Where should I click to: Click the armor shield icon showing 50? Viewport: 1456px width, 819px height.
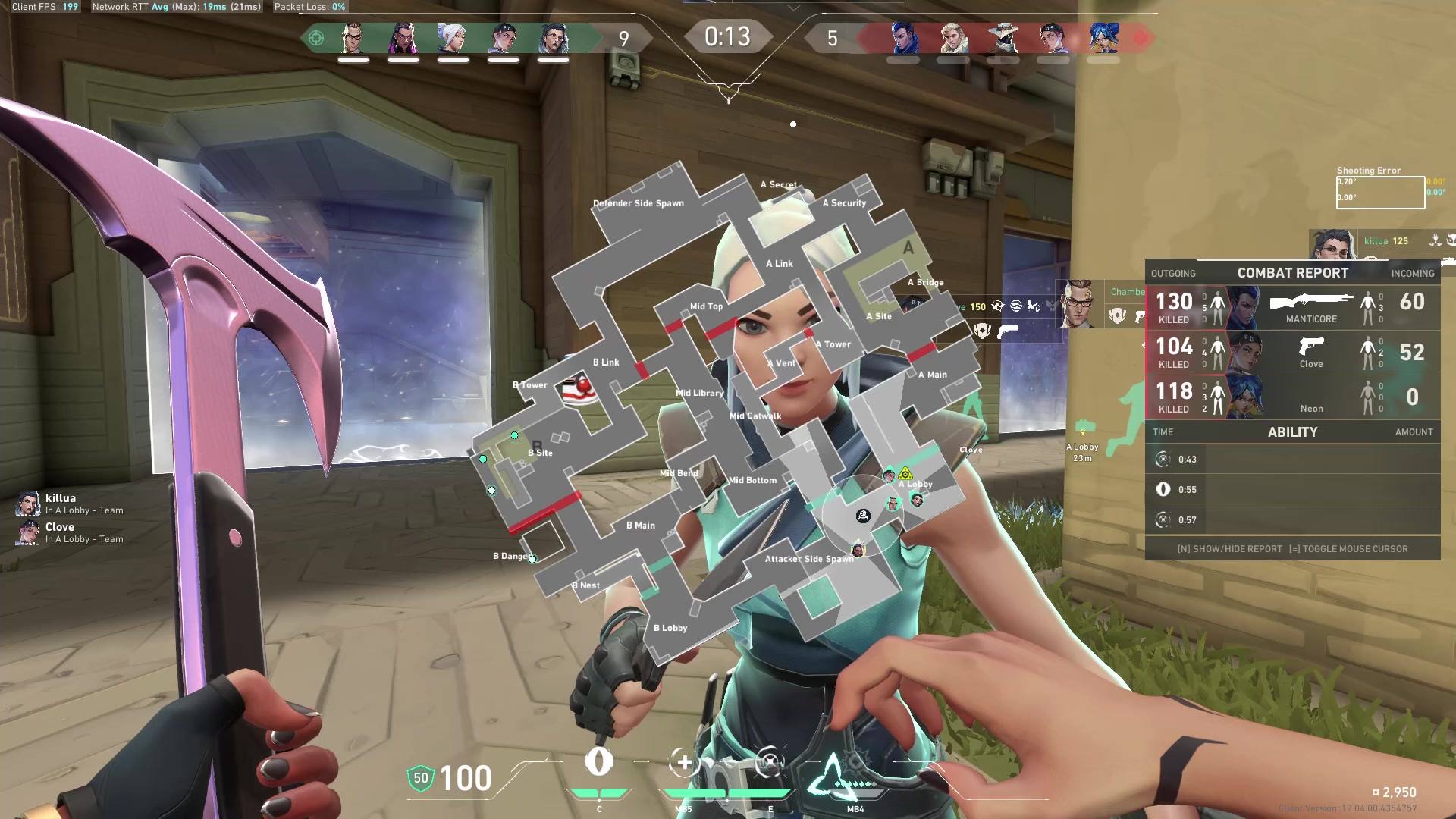pos(419,778)
